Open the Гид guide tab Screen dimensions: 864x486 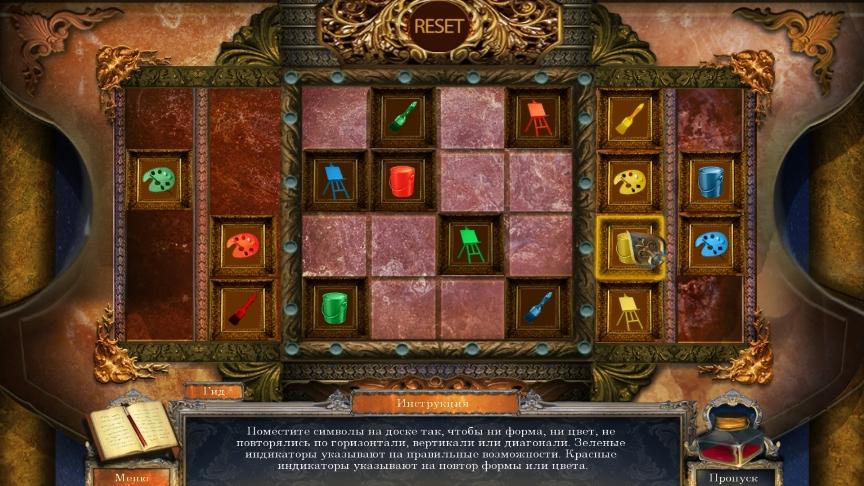212,391
